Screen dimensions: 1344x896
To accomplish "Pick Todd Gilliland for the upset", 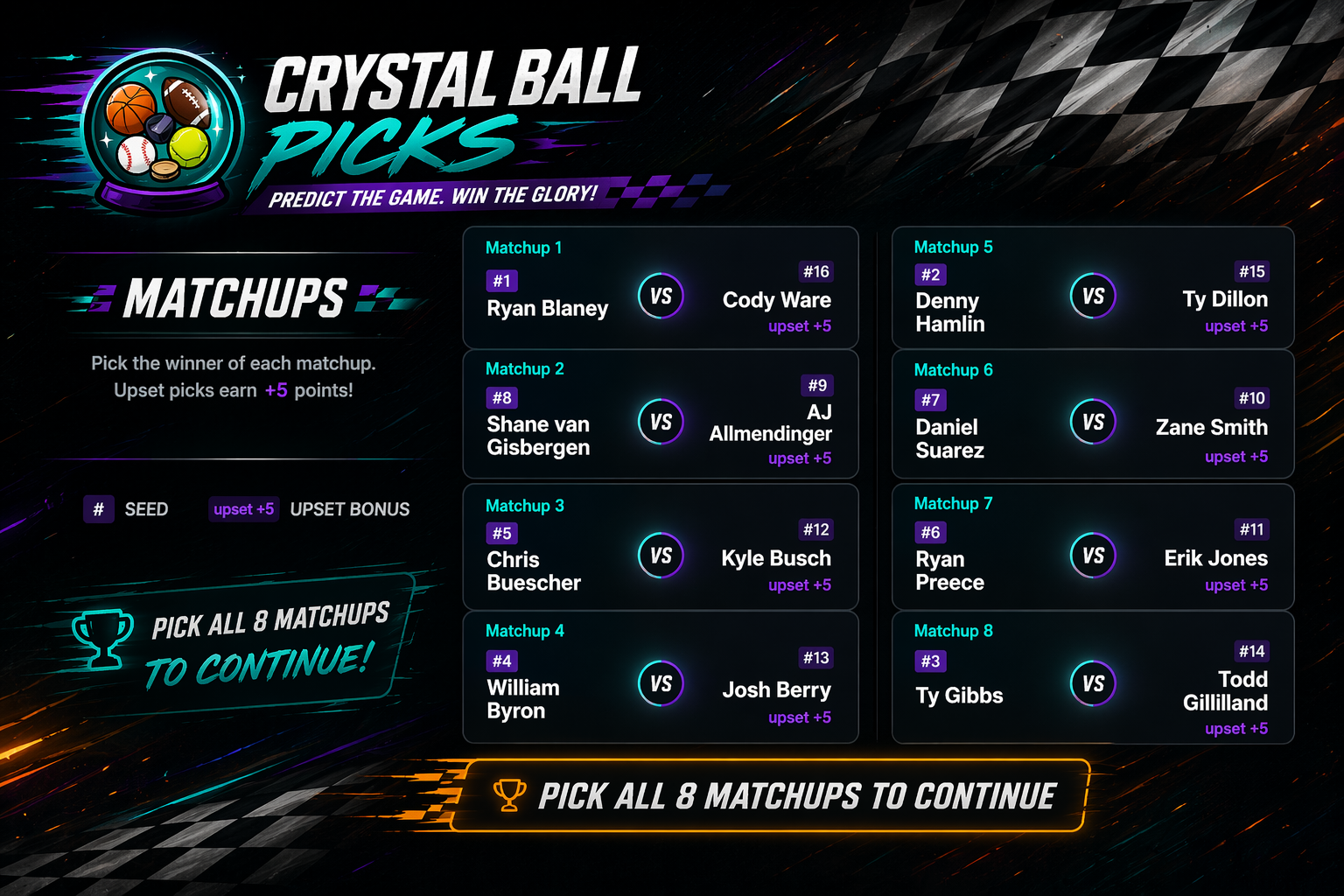I will click(1225, 691).
